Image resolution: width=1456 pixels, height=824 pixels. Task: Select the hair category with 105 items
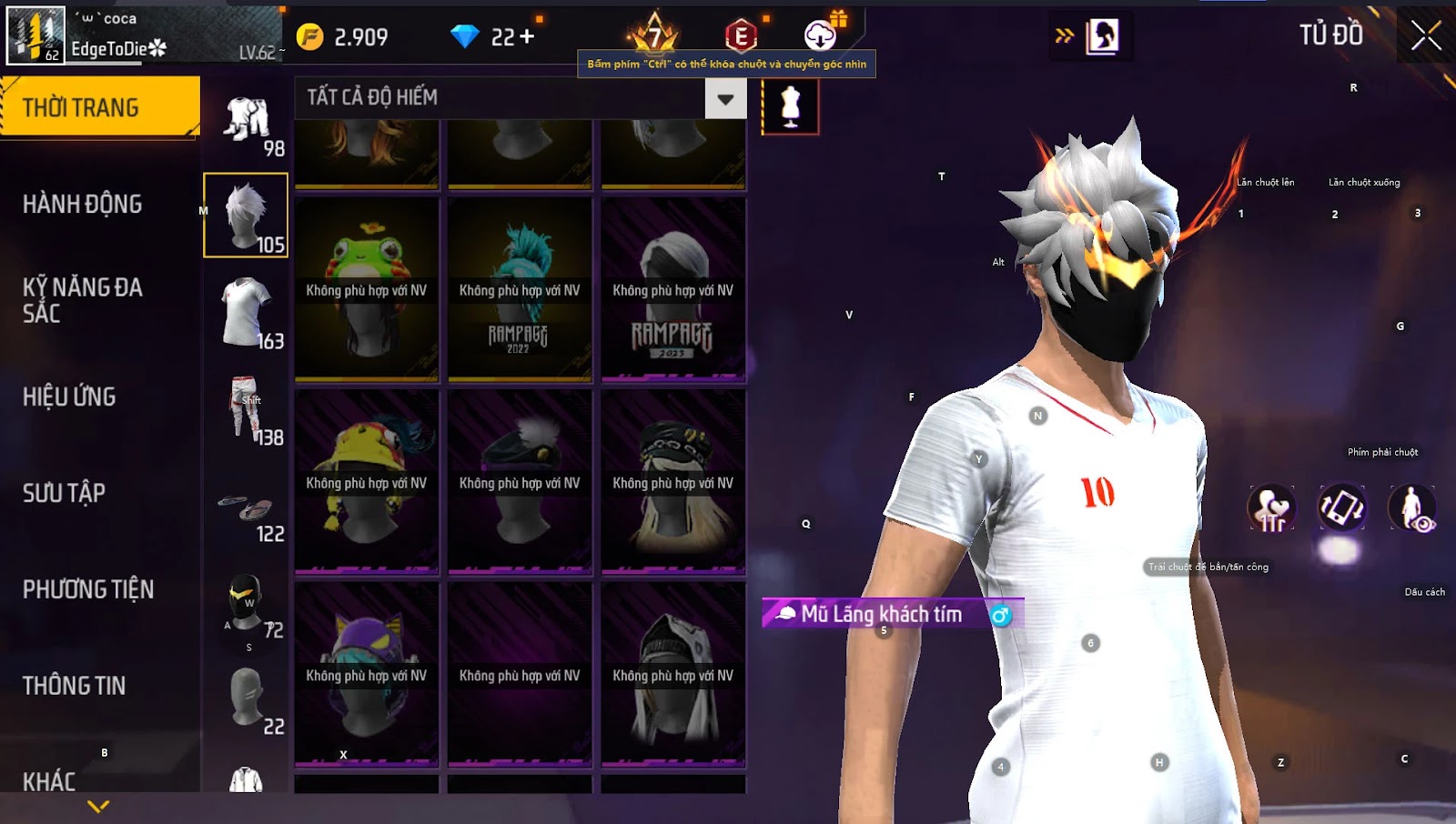coord(246,216)
